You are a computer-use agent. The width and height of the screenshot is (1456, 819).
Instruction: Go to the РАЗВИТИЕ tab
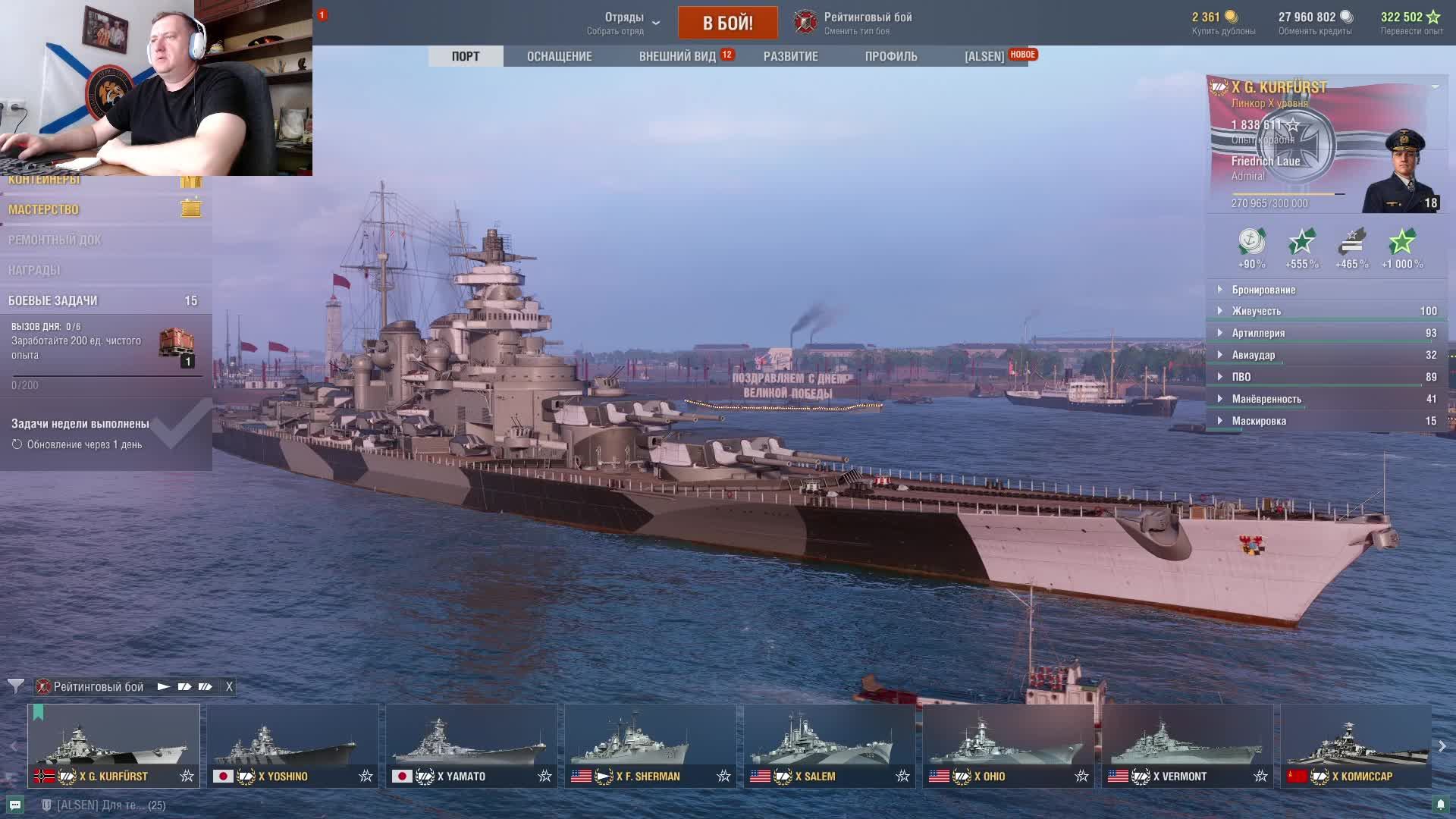point(790,56)
